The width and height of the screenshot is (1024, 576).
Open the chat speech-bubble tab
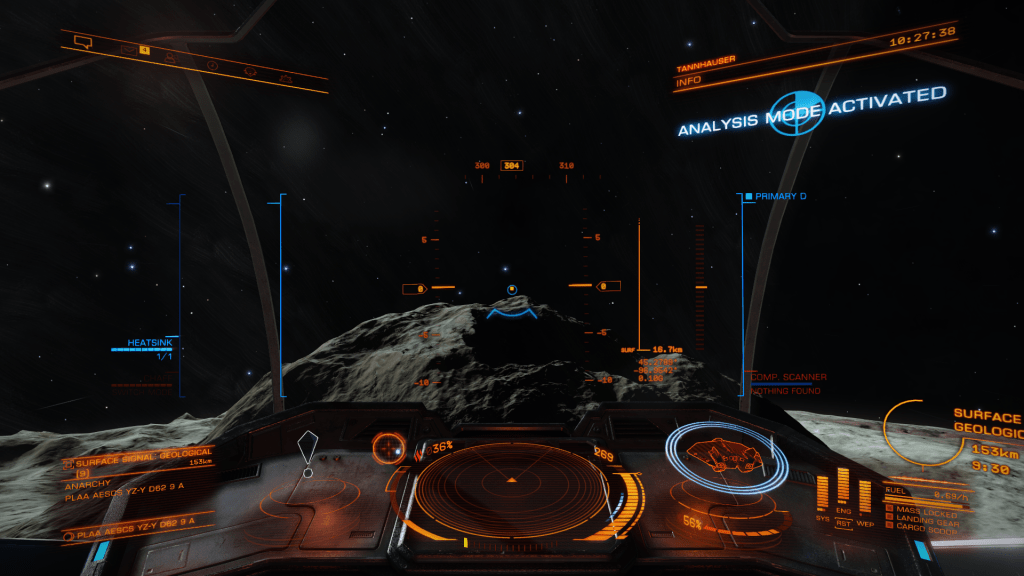83,42
